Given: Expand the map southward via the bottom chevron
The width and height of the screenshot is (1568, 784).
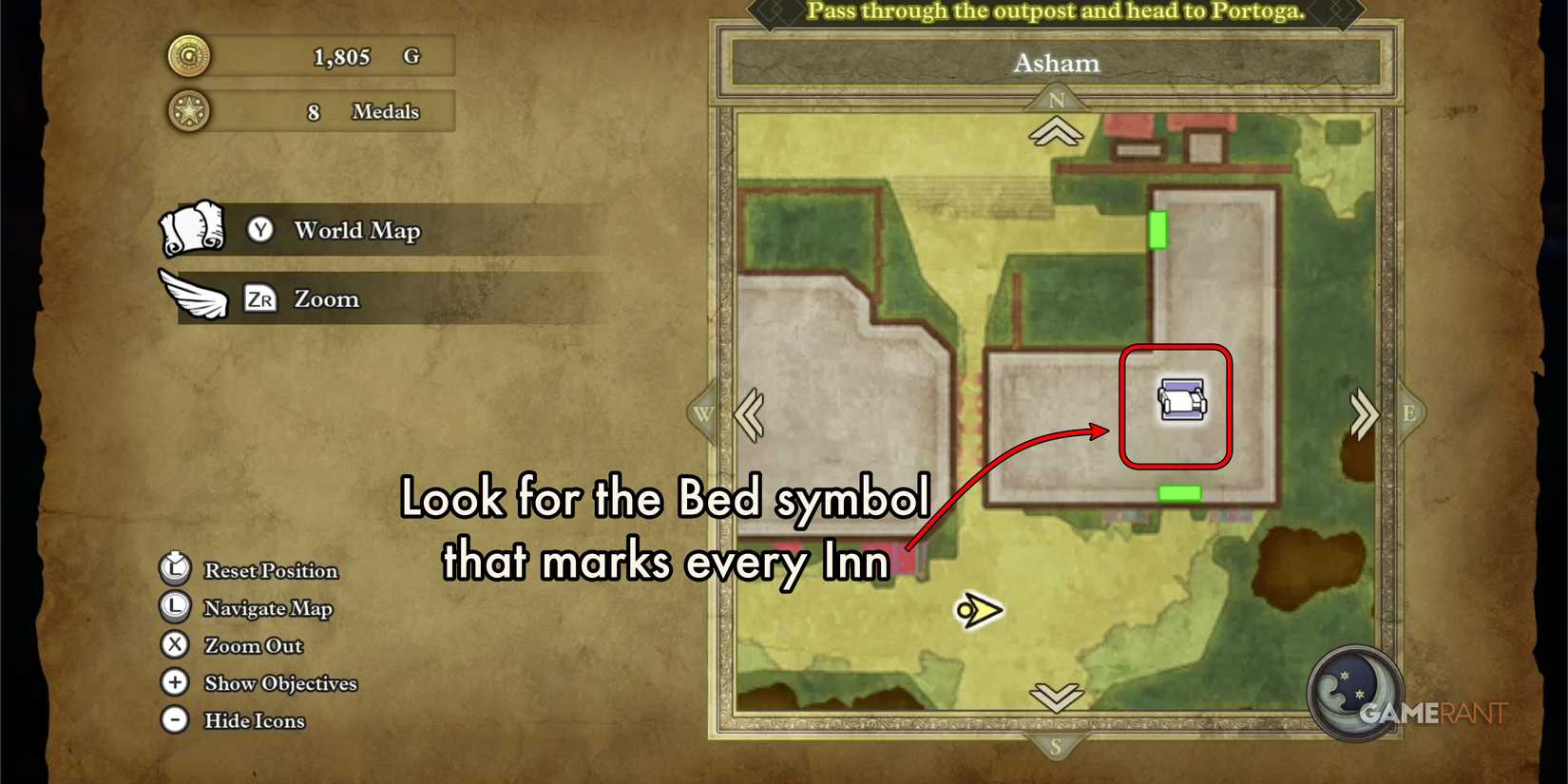Looking at the screenshot, I should 1057,698.
